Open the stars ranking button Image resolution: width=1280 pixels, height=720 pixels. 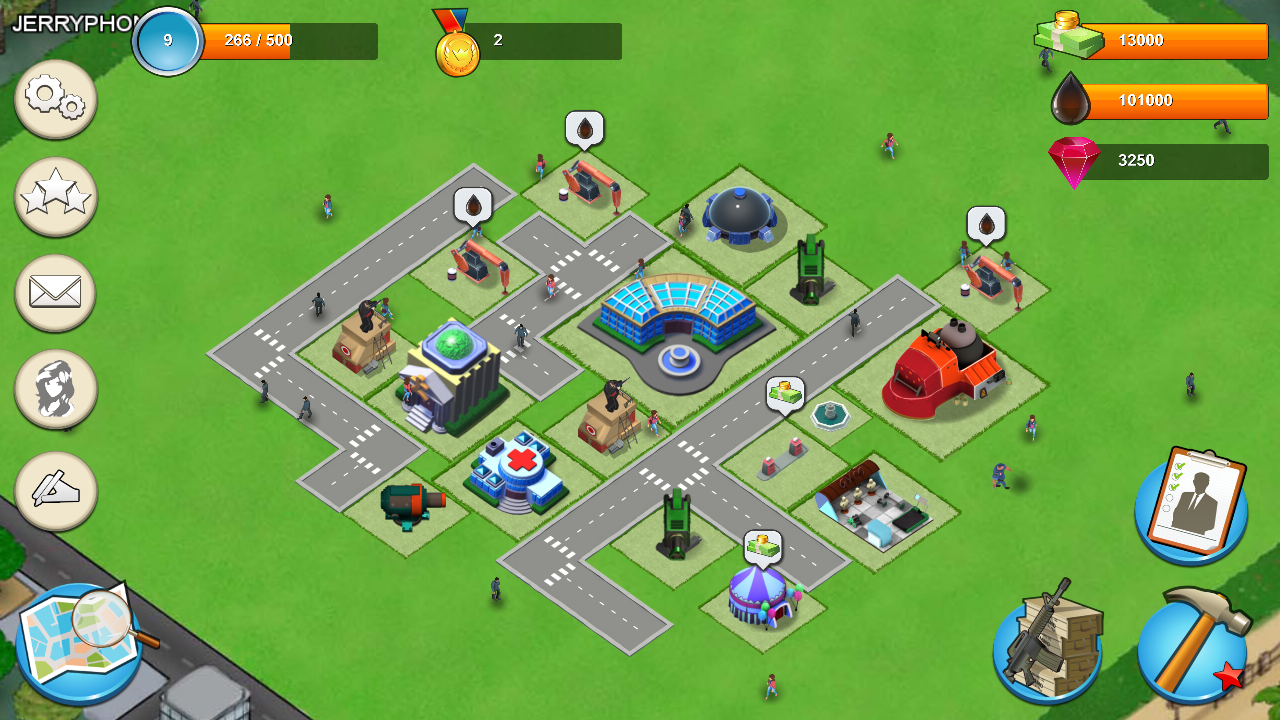(x=56, y=196)
